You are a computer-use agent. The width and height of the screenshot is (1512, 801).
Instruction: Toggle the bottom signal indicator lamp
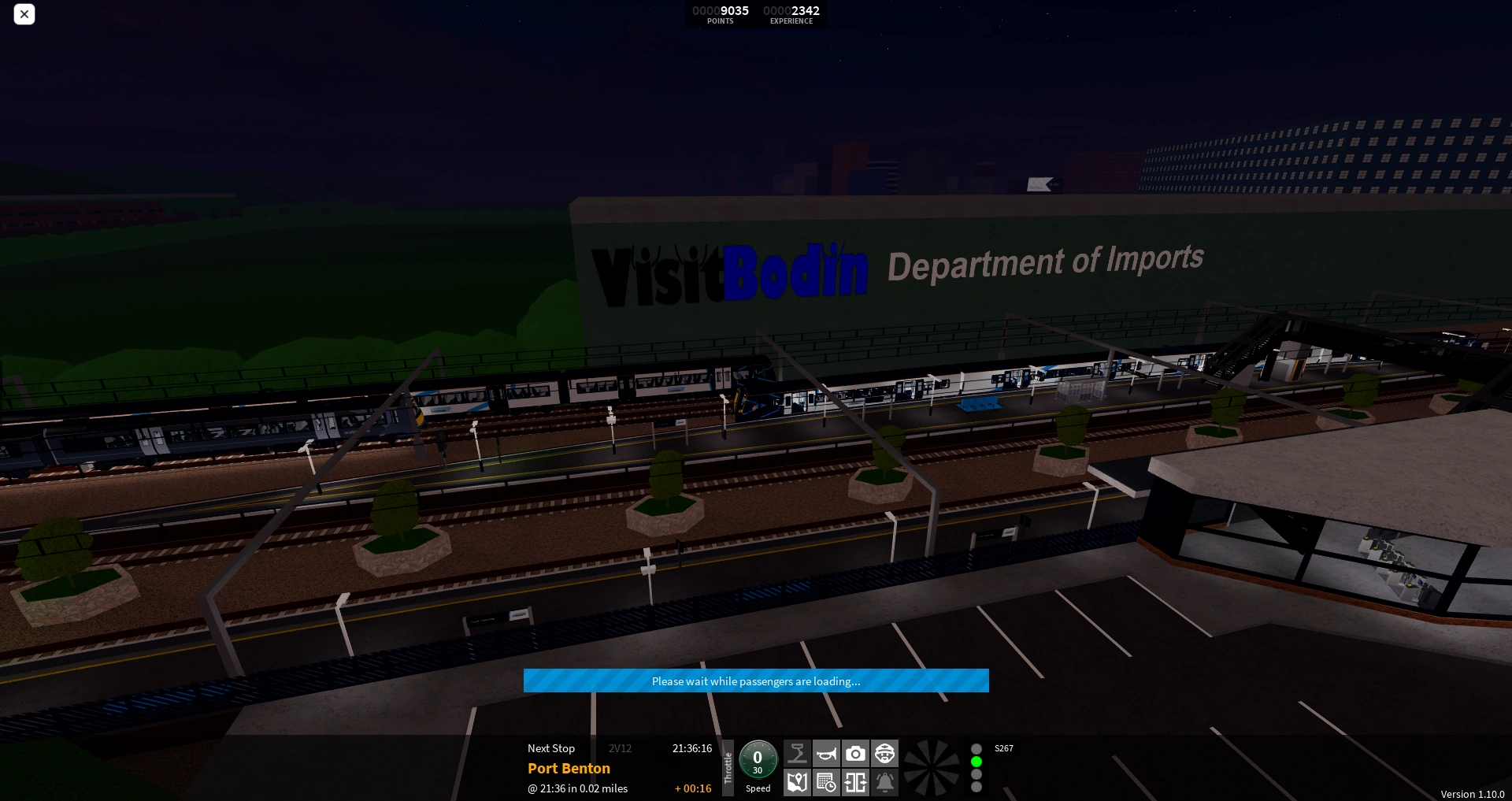(x=976, y=788)
